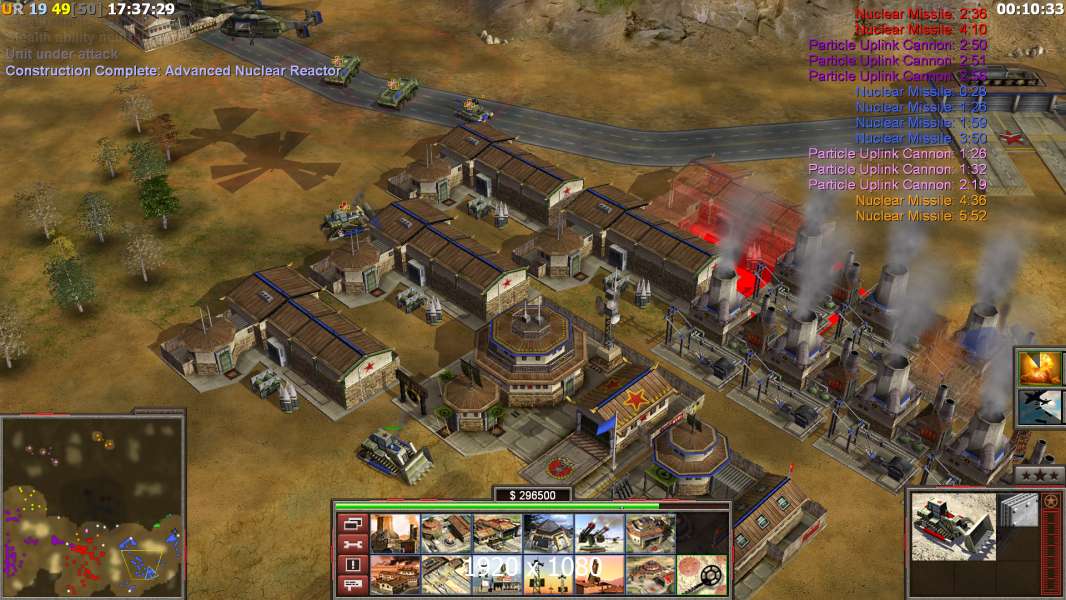Click the red exclamation mark button

click(x=352, y=565)
